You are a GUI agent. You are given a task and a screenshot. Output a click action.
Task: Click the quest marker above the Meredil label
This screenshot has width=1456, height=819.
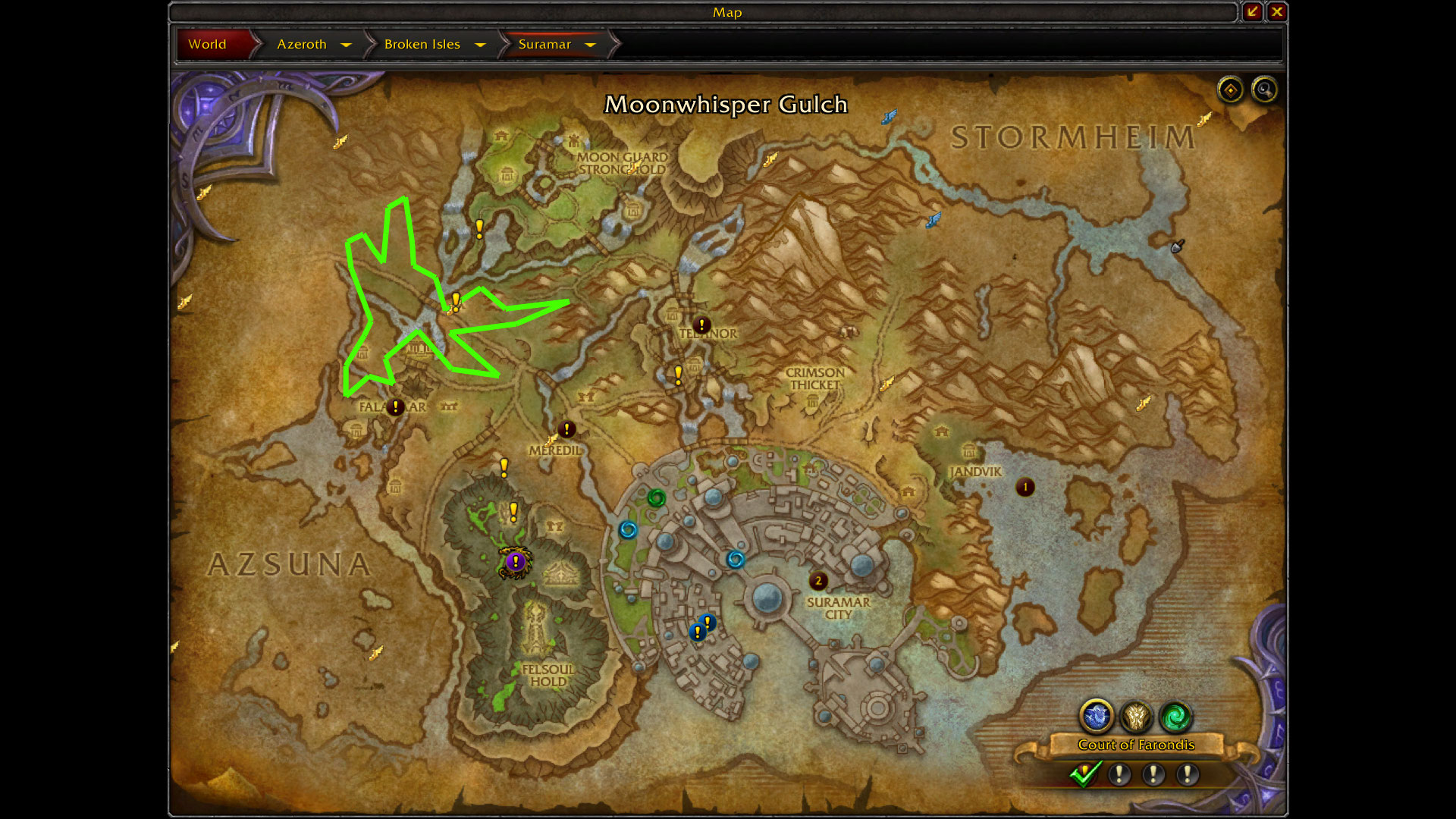coord(566,430)
